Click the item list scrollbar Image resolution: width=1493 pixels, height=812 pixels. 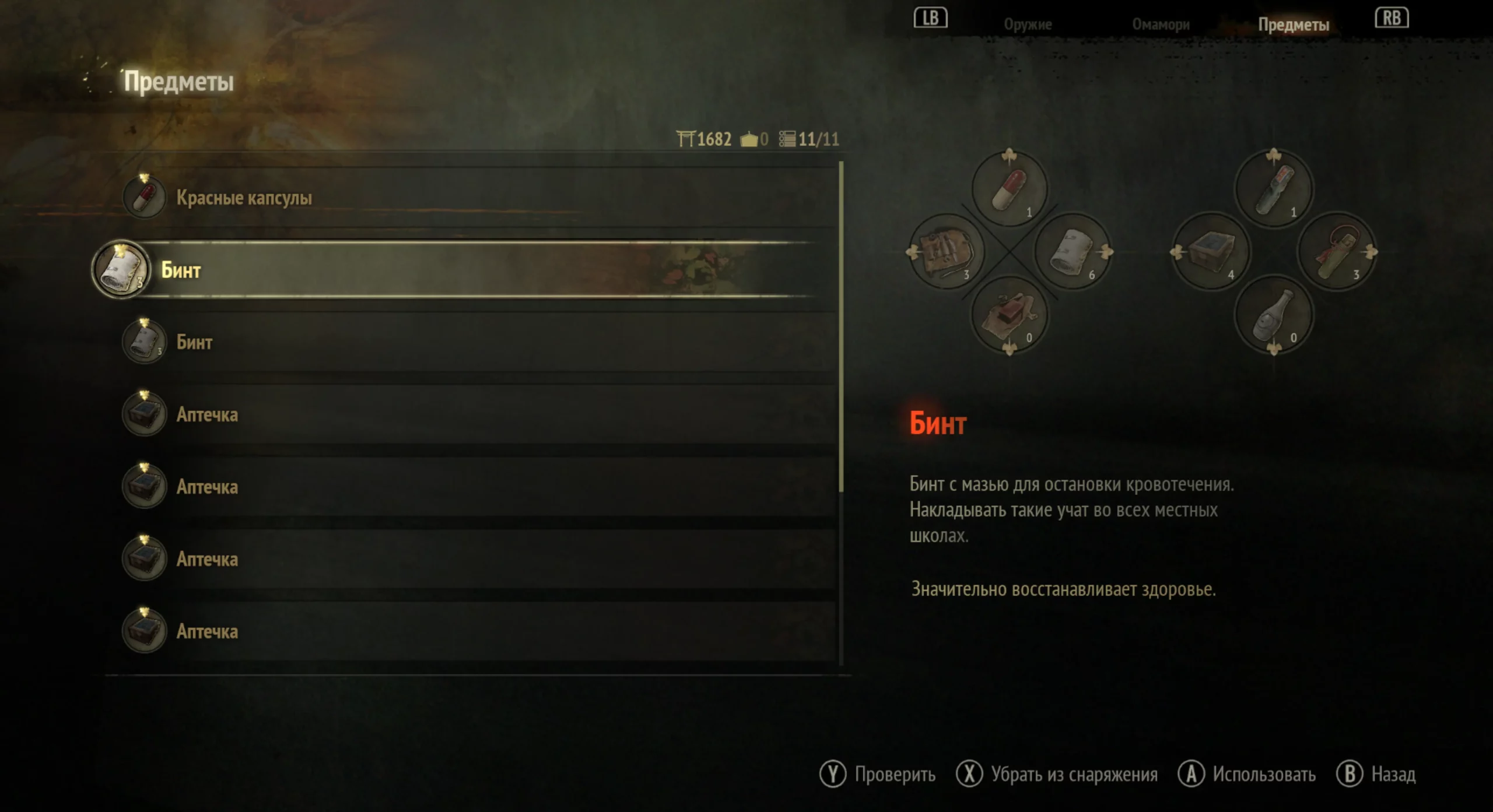(x=841, y=326)
